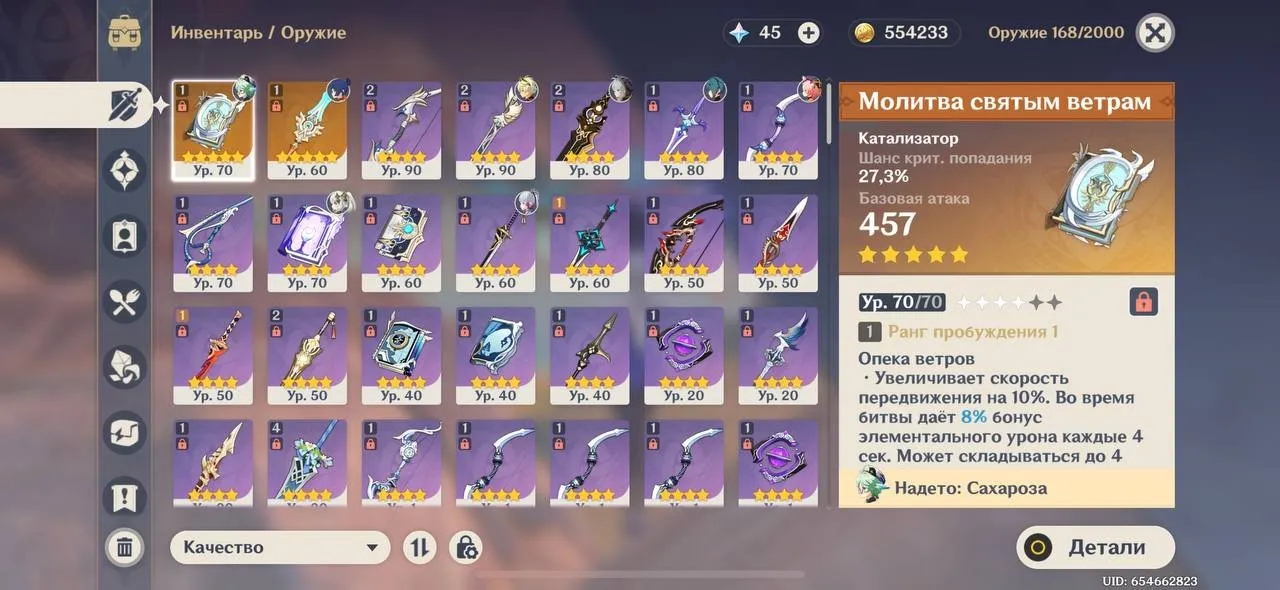The image size is (1280, 590).
Task: Click the padlock button beside the sort arrows
Action: click(x=466, y=547)
